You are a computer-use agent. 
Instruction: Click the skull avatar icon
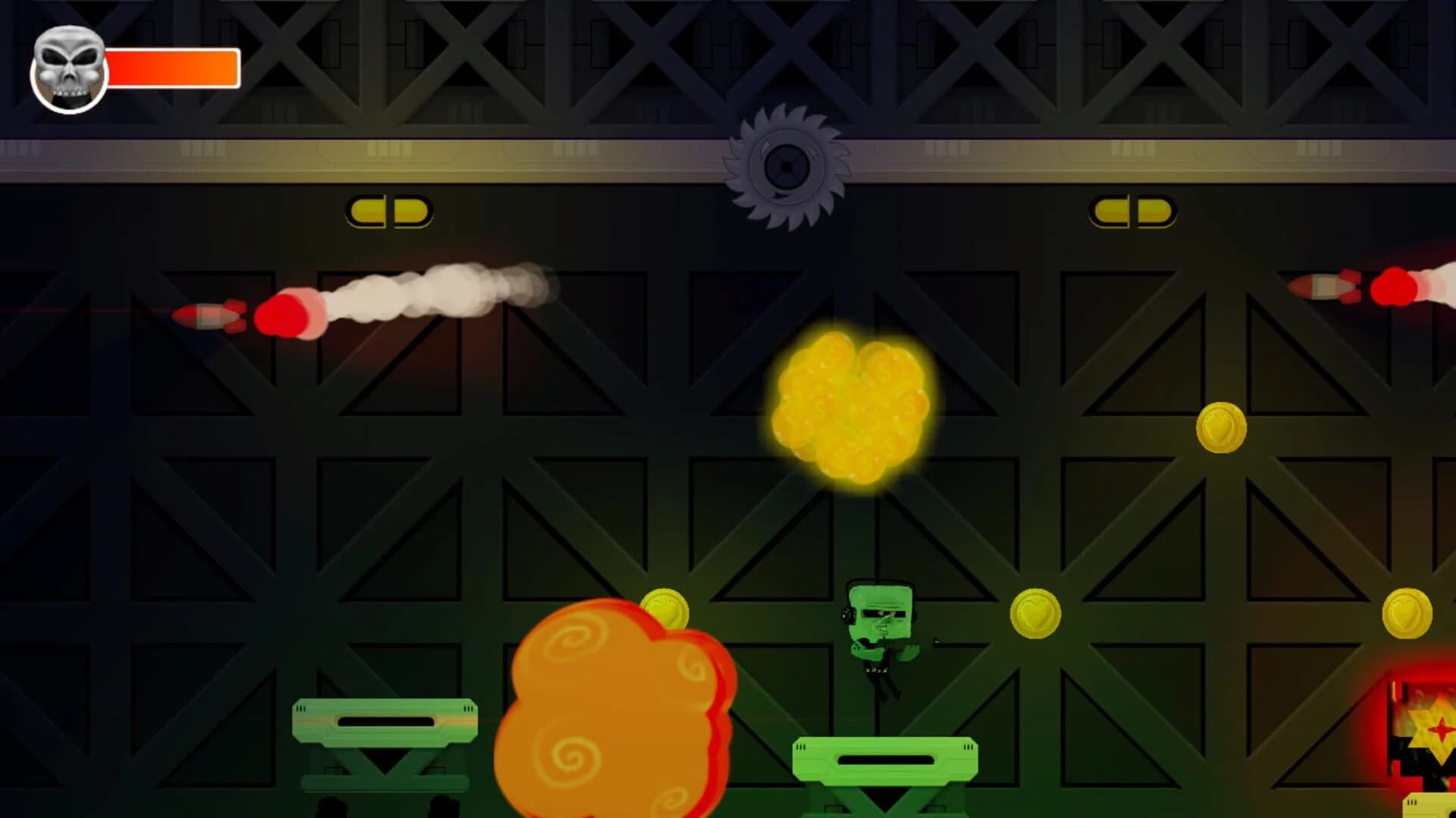68,67
